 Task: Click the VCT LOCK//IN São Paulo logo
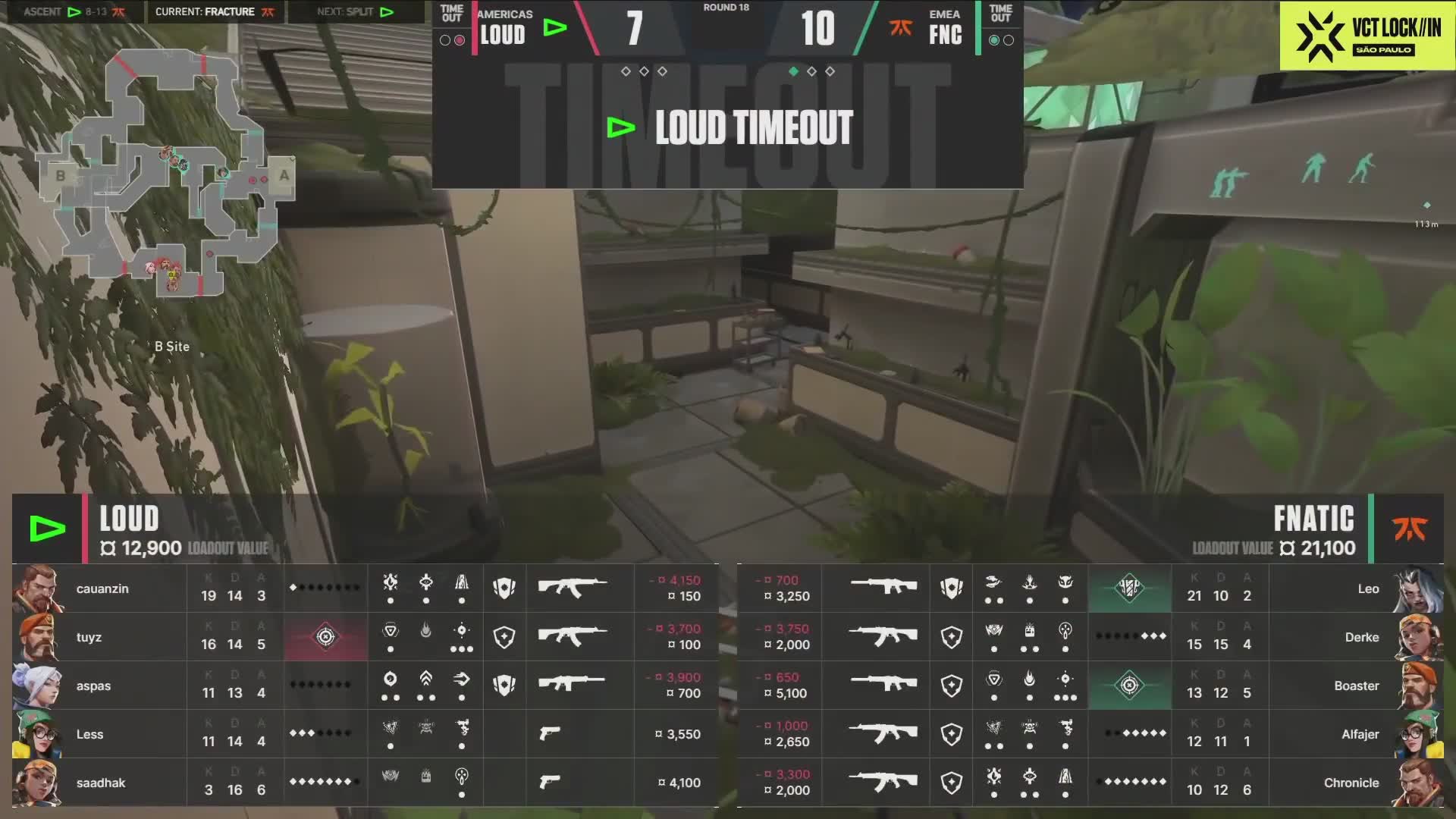coord(1367,36)
